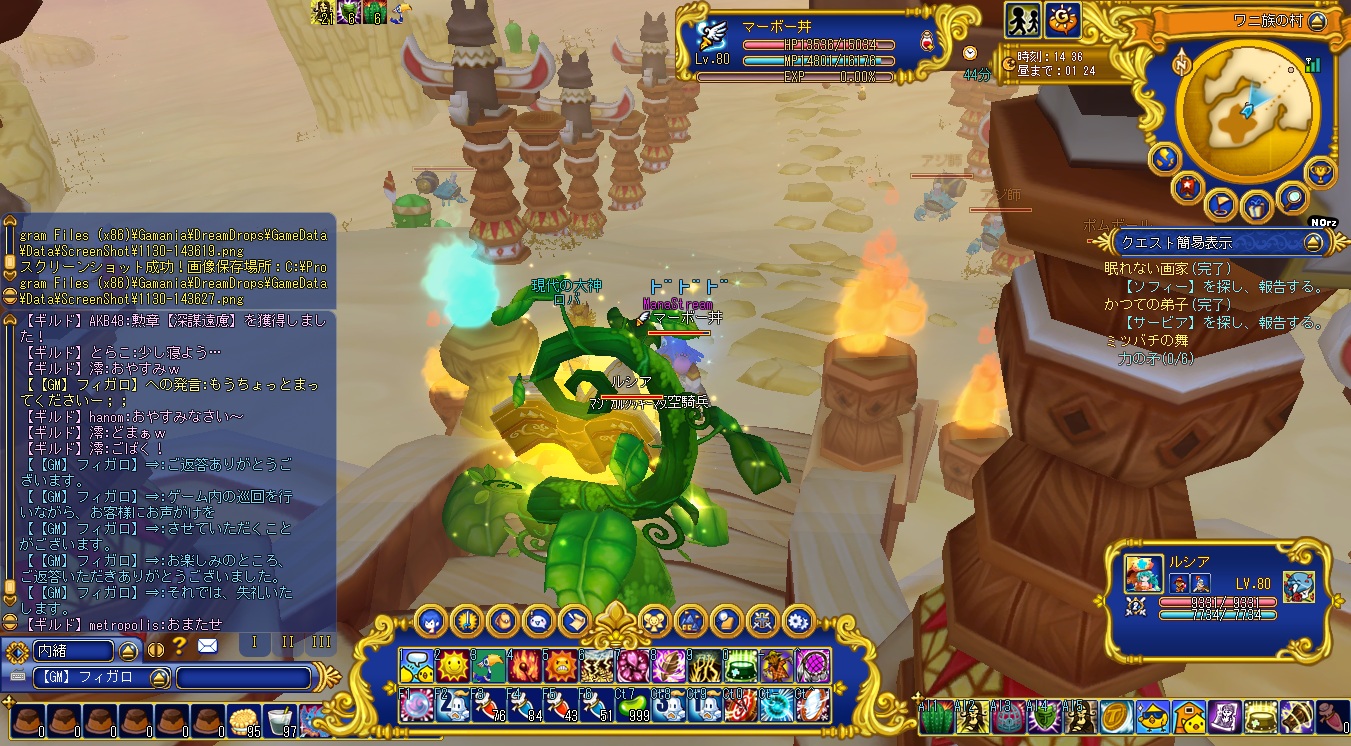Viewport: 1351px width, 746px height.
Task: Open the magnifying glass search button
Action: coord(1292,201)
